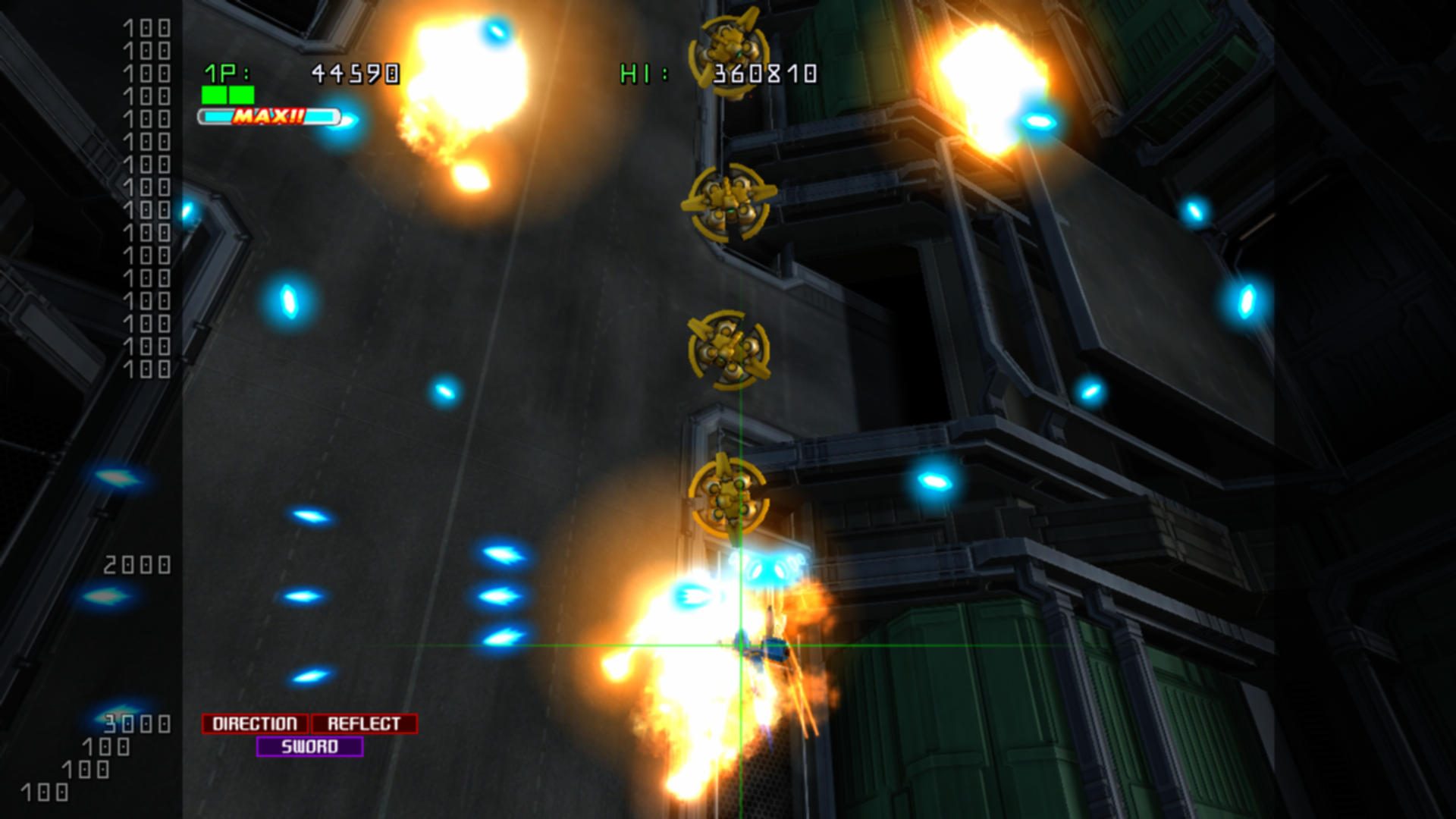The image size is (1456, 819).
Task: Toggle the SWORD weapon label
Action: pos(311,746)
